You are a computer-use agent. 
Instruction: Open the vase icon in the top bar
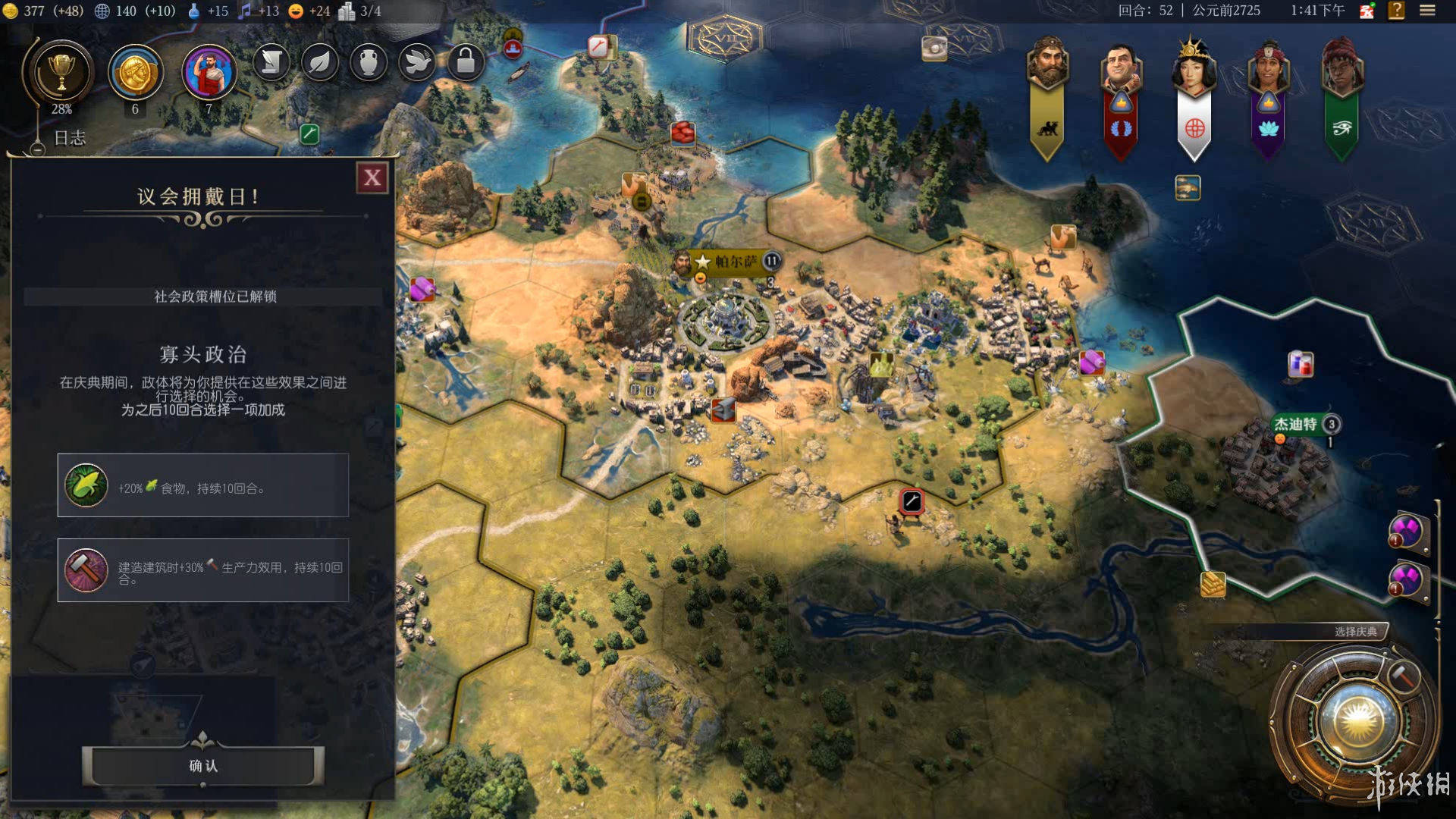point(369,62)
